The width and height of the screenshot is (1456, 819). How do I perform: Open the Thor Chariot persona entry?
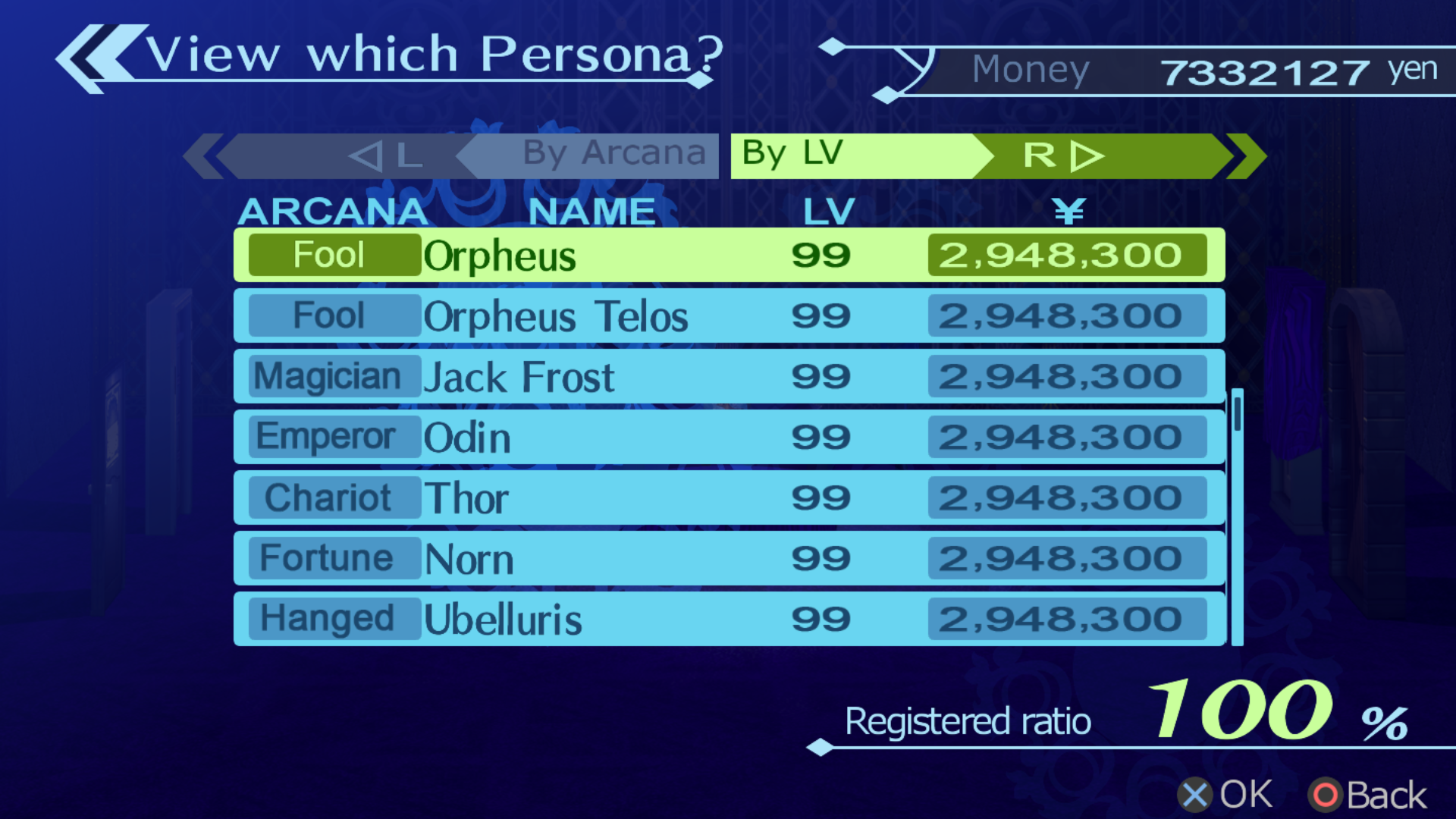tap(728, 498)
